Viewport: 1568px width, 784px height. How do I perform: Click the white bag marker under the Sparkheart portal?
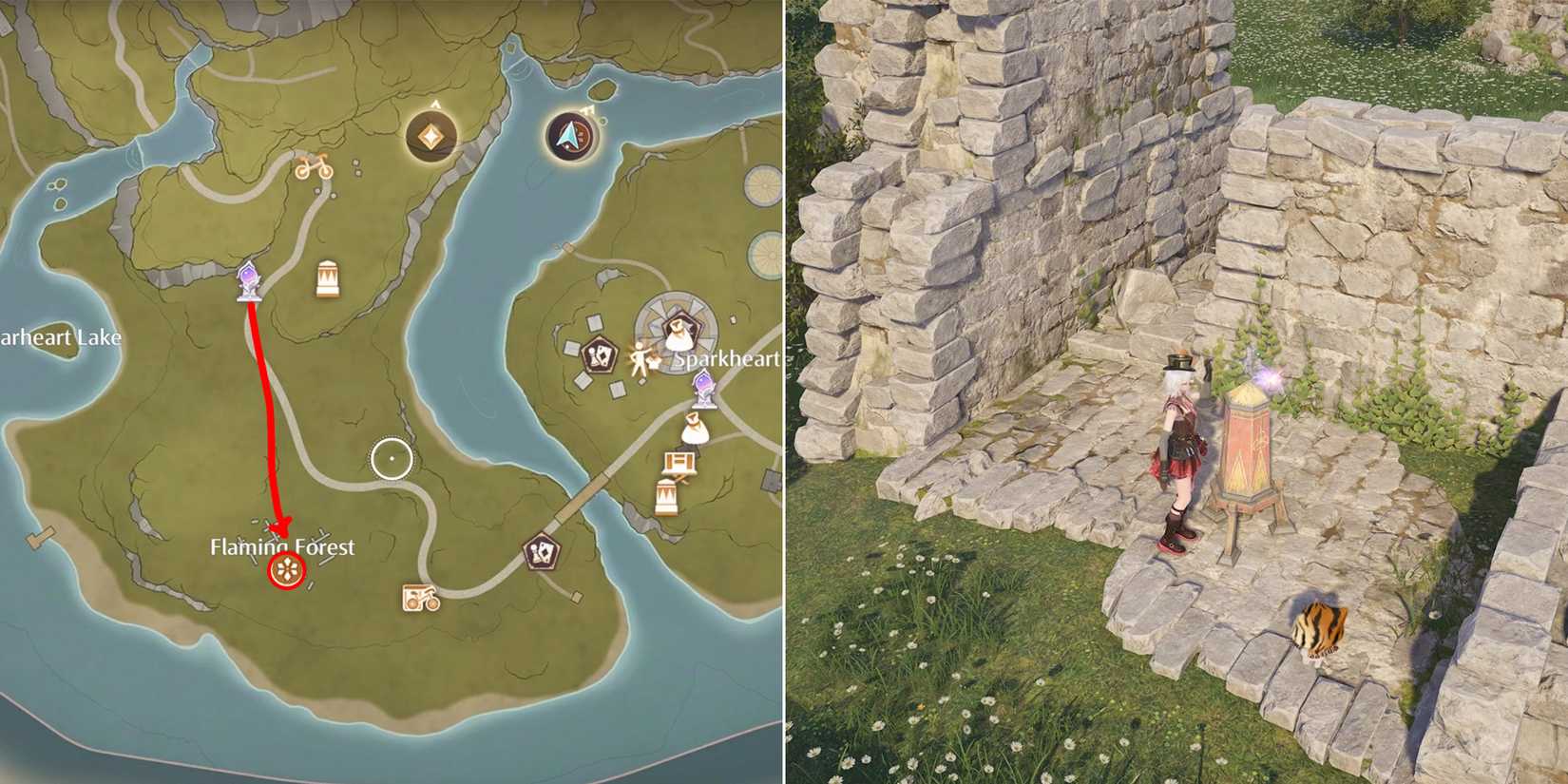pyautogui.click(x=694, y=429)
